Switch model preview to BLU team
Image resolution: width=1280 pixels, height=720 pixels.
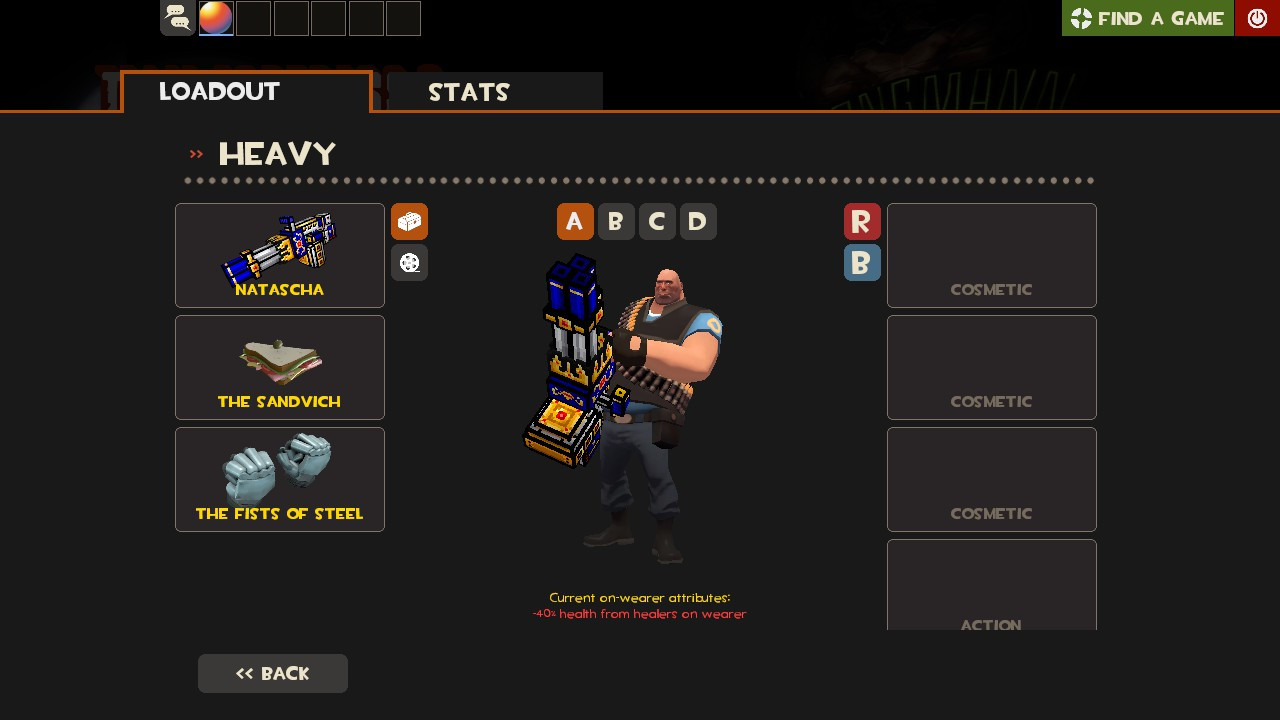(x=862, y=262)
